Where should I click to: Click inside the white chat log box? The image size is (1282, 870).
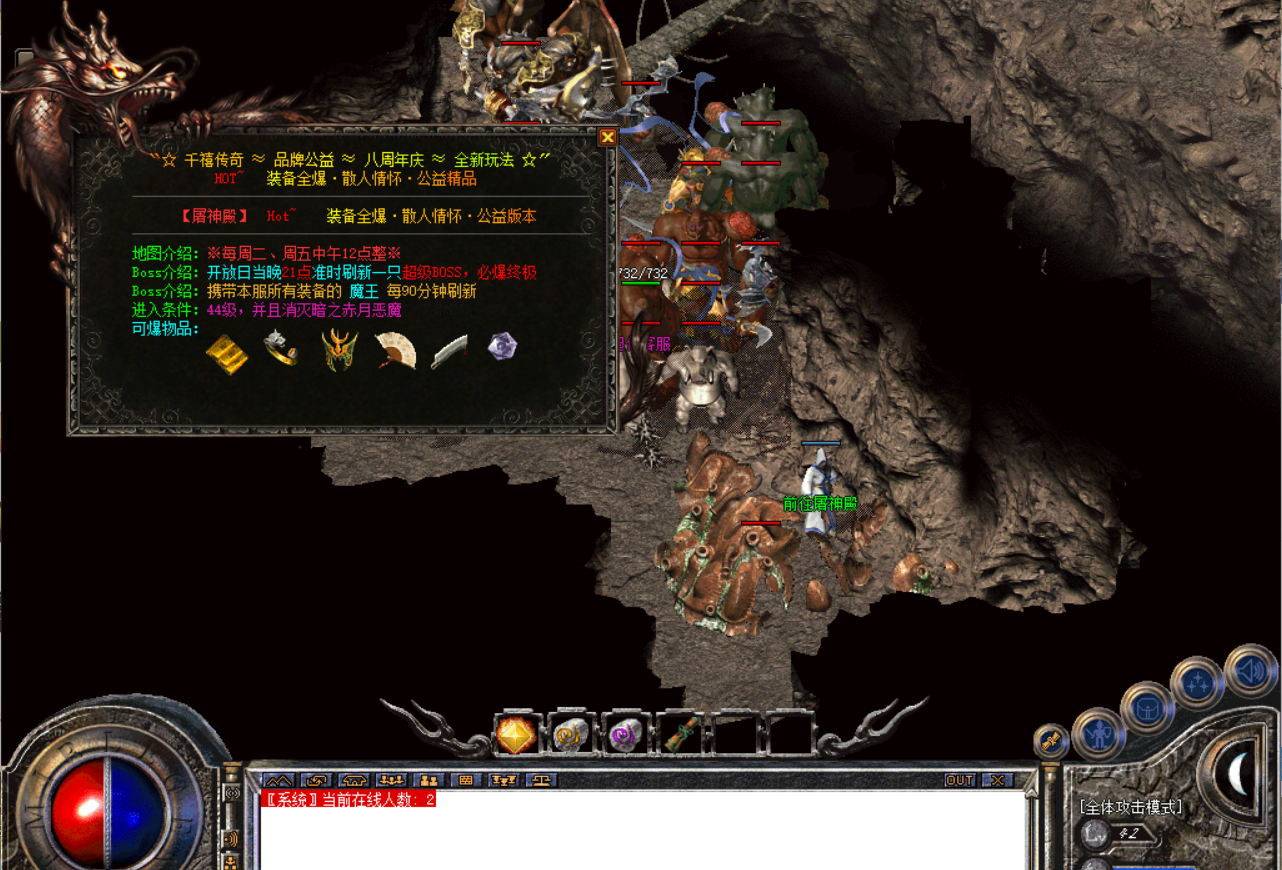pos(640,835)
